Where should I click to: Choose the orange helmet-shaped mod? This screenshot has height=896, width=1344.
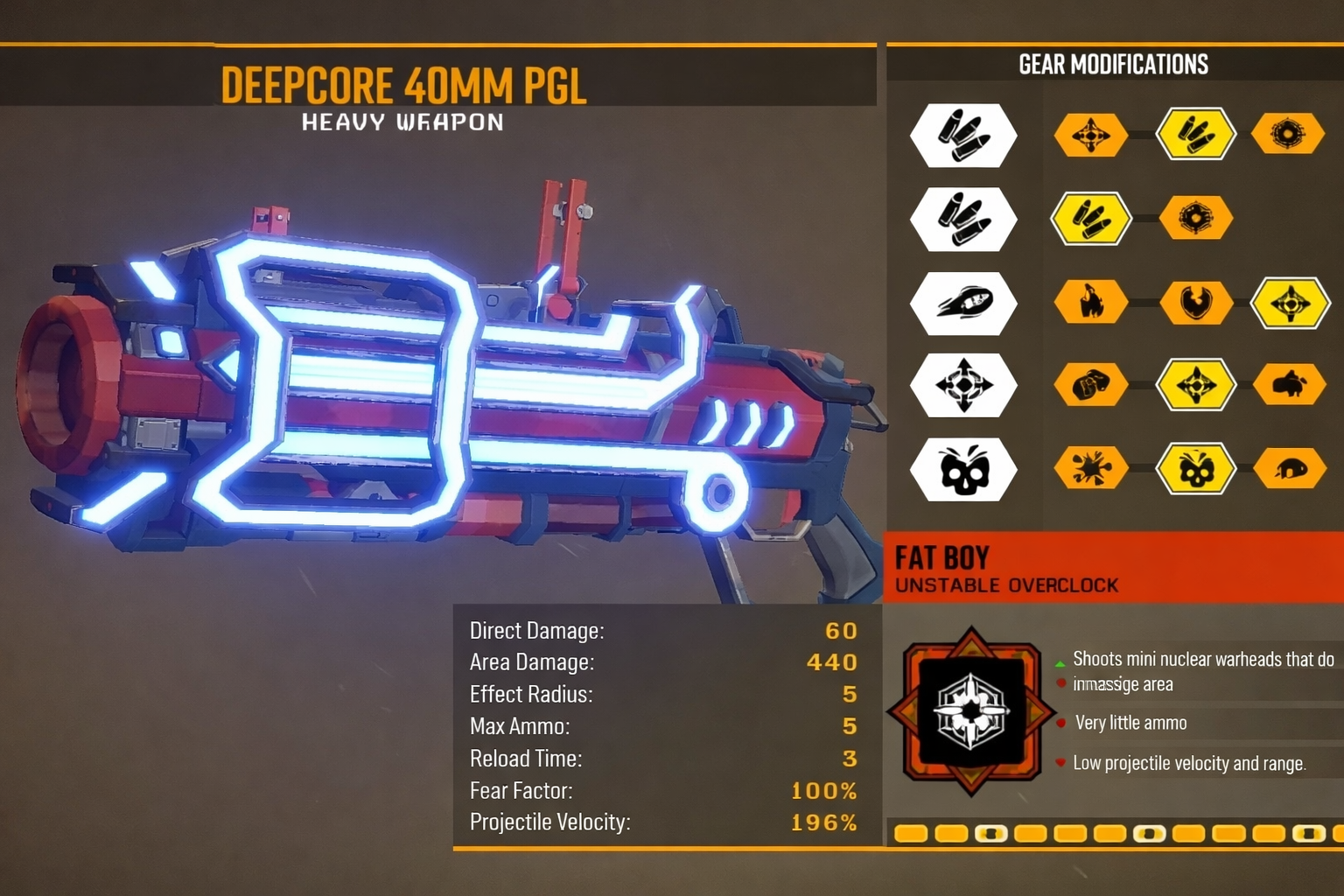(1288, 469)
